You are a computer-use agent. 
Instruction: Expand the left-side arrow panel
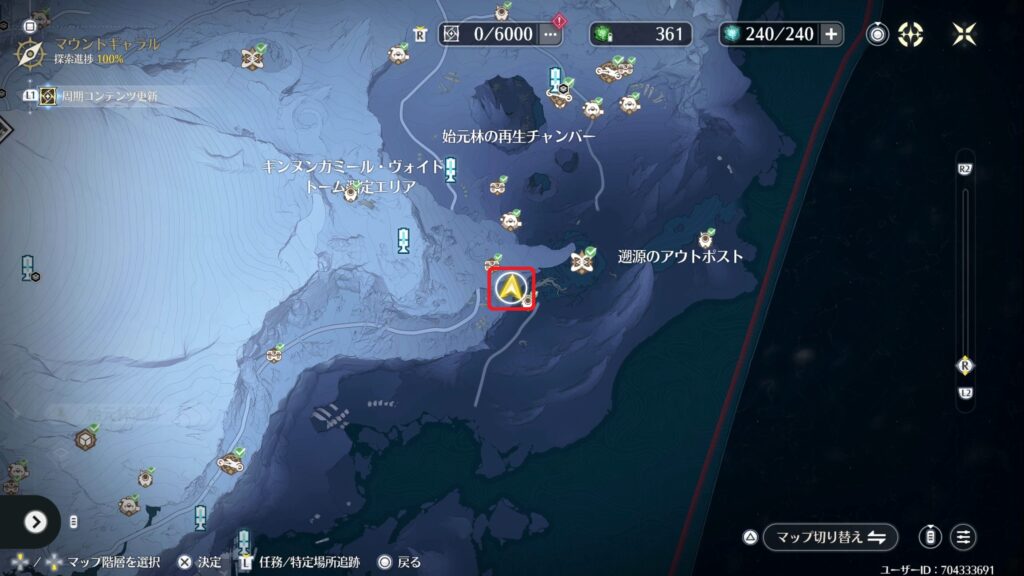click(x=36, y=521)
